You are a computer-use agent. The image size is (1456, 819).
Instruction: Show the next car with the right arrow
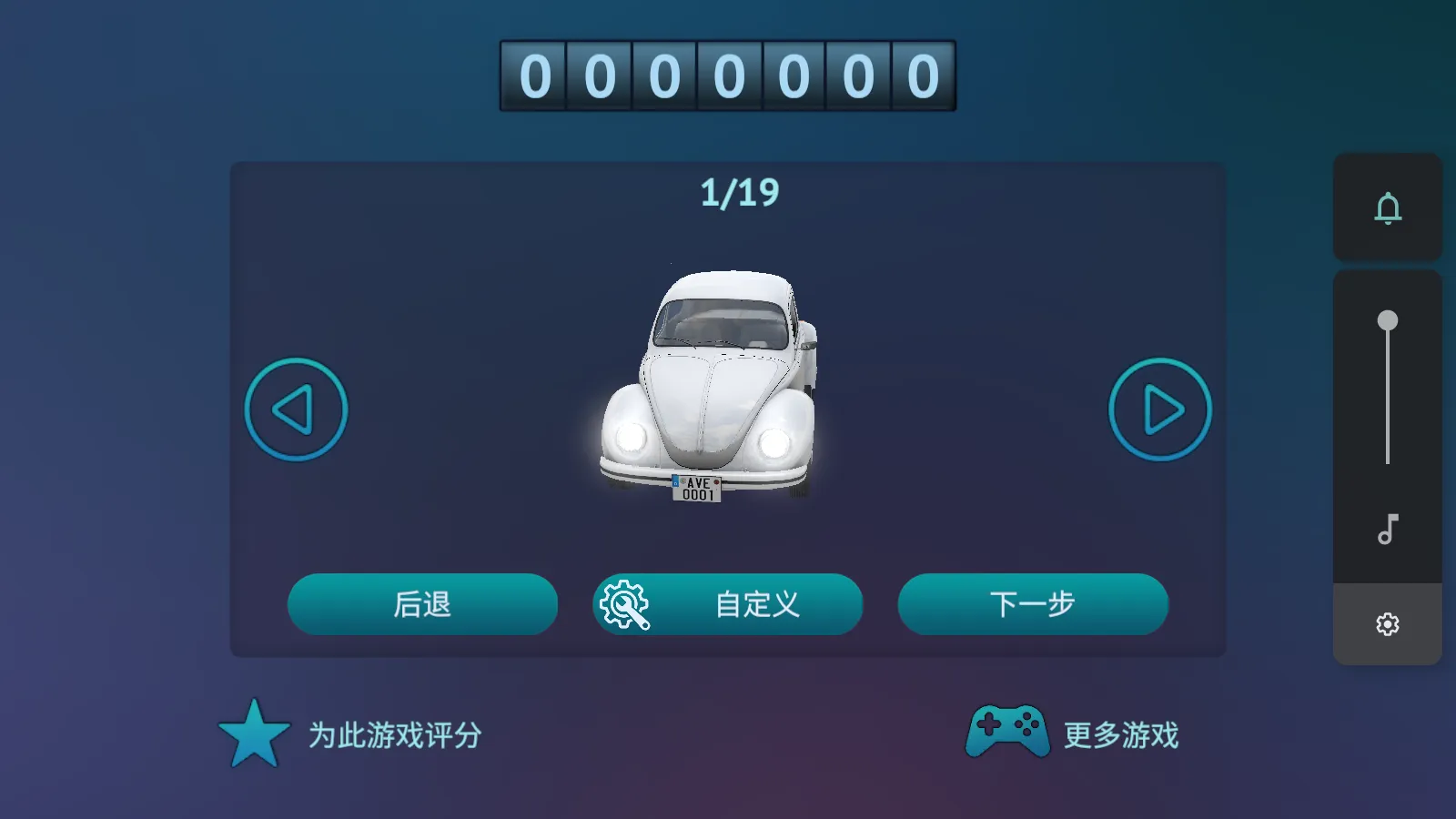tap(1159, 409)
